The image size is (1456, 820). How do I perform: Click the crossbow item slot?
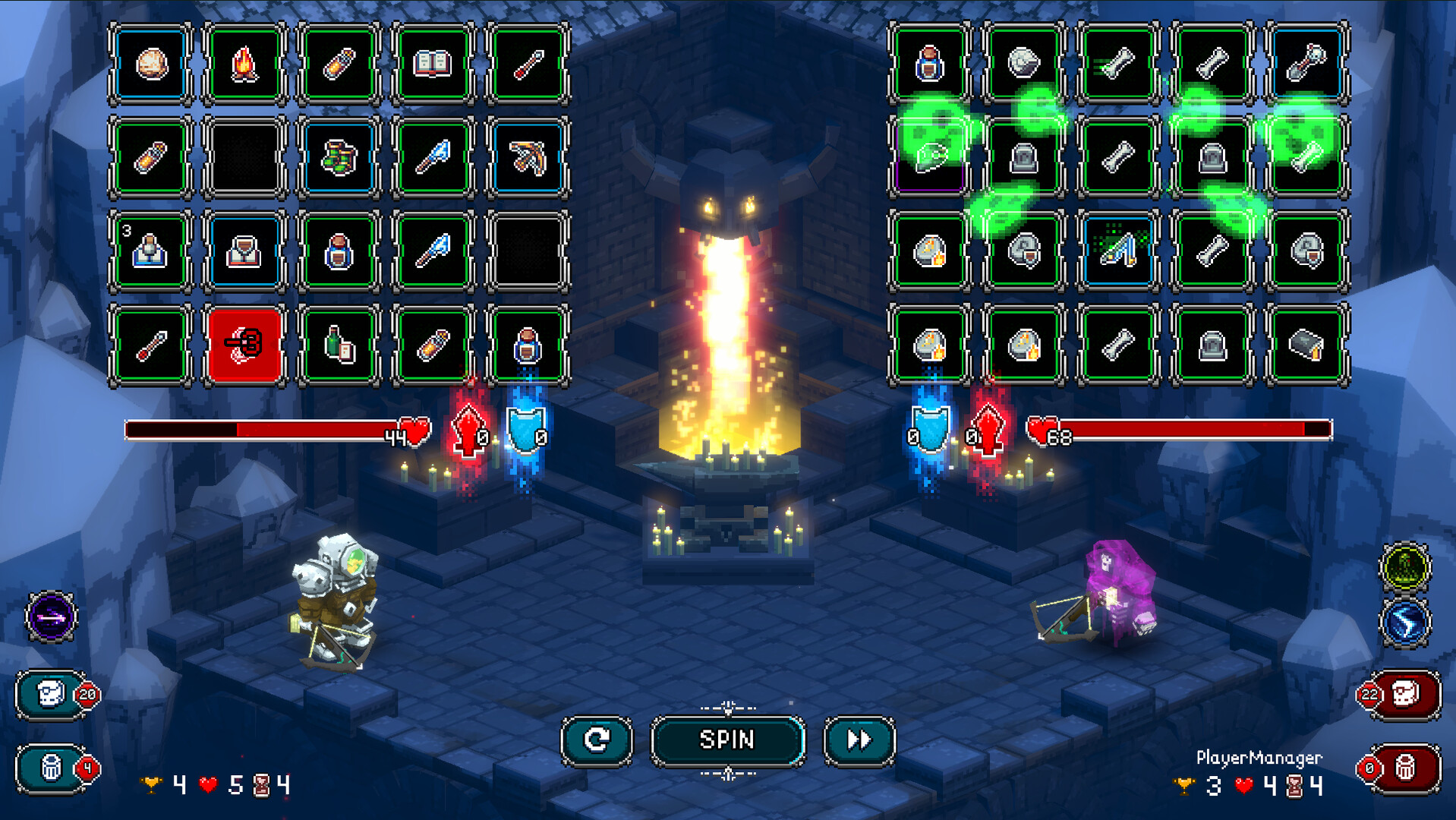pyautogui.click(x=528, y=158)
